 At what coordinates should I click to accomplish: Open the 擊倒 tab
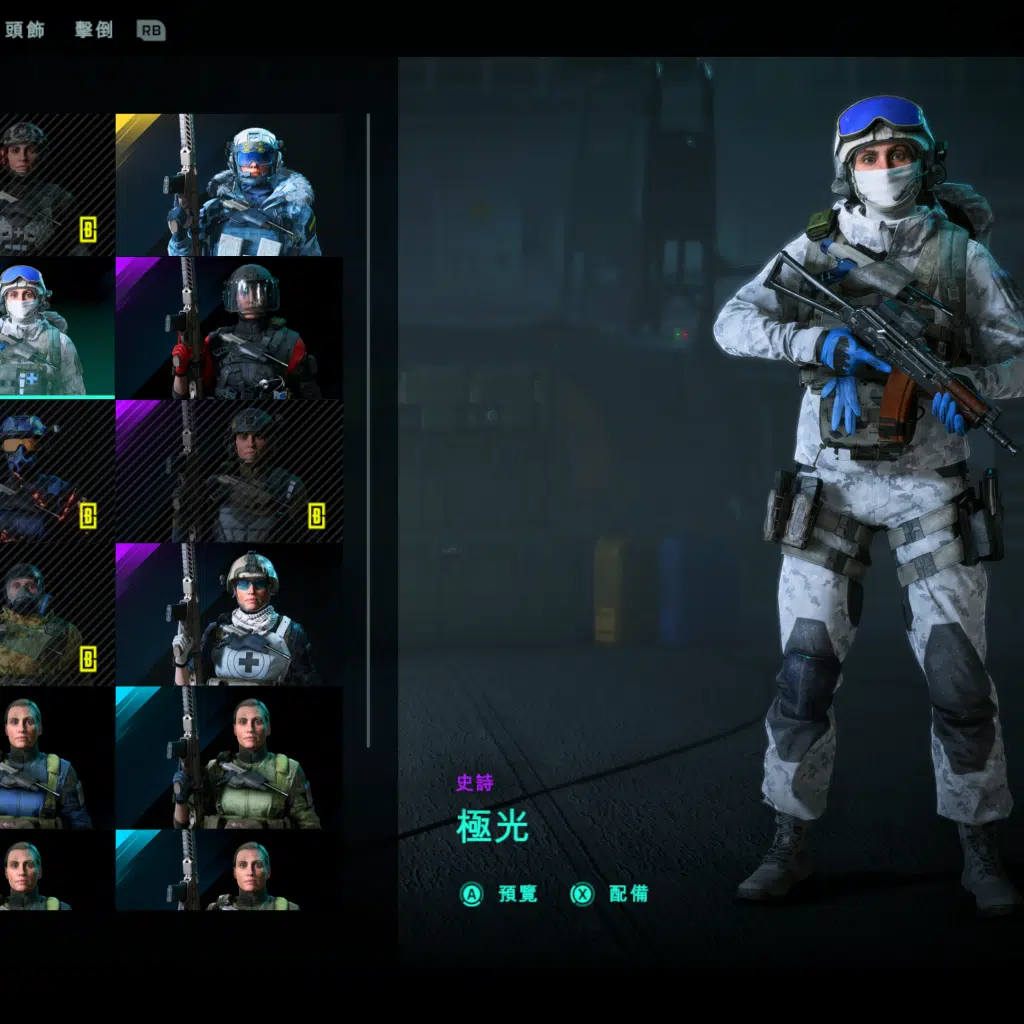(94, 30)
